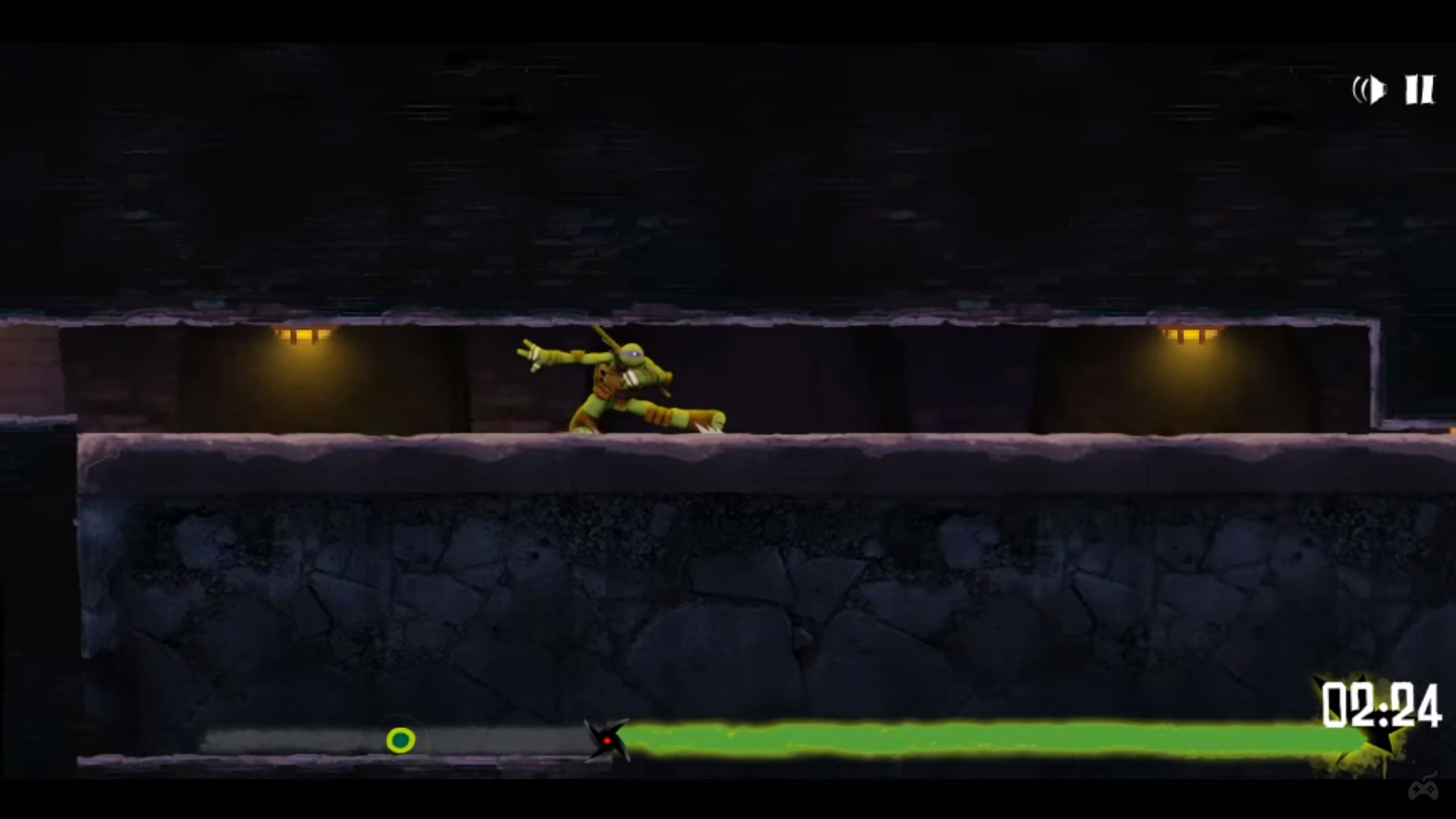The width and height of the screenshot is (1456, 819).
Task: Click the pause bars in the corner
Action: pos(1420,89)
